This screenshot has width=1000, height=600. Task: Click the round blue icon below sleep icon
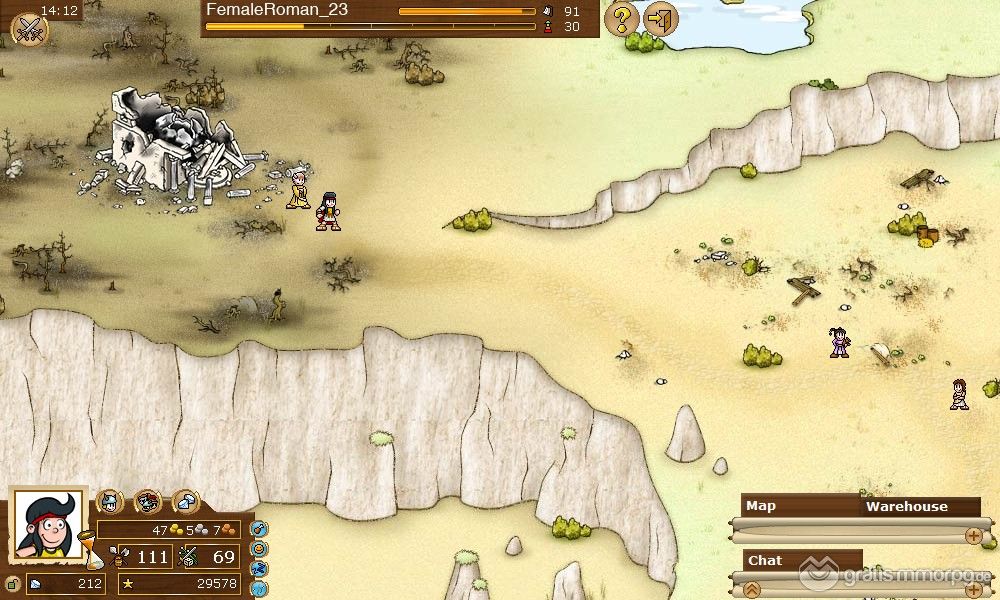(x=260, y=588)
